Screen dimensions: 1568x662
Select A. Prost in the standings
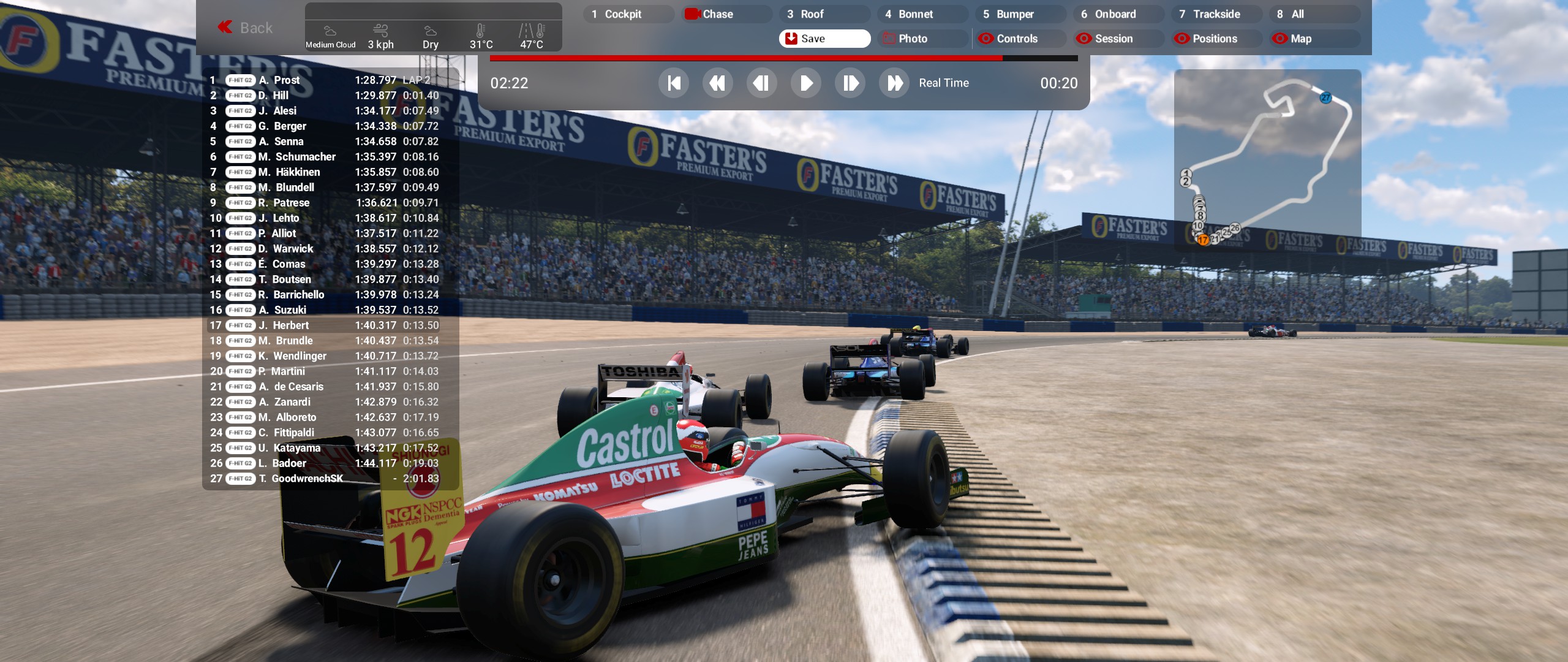[287, 80]
